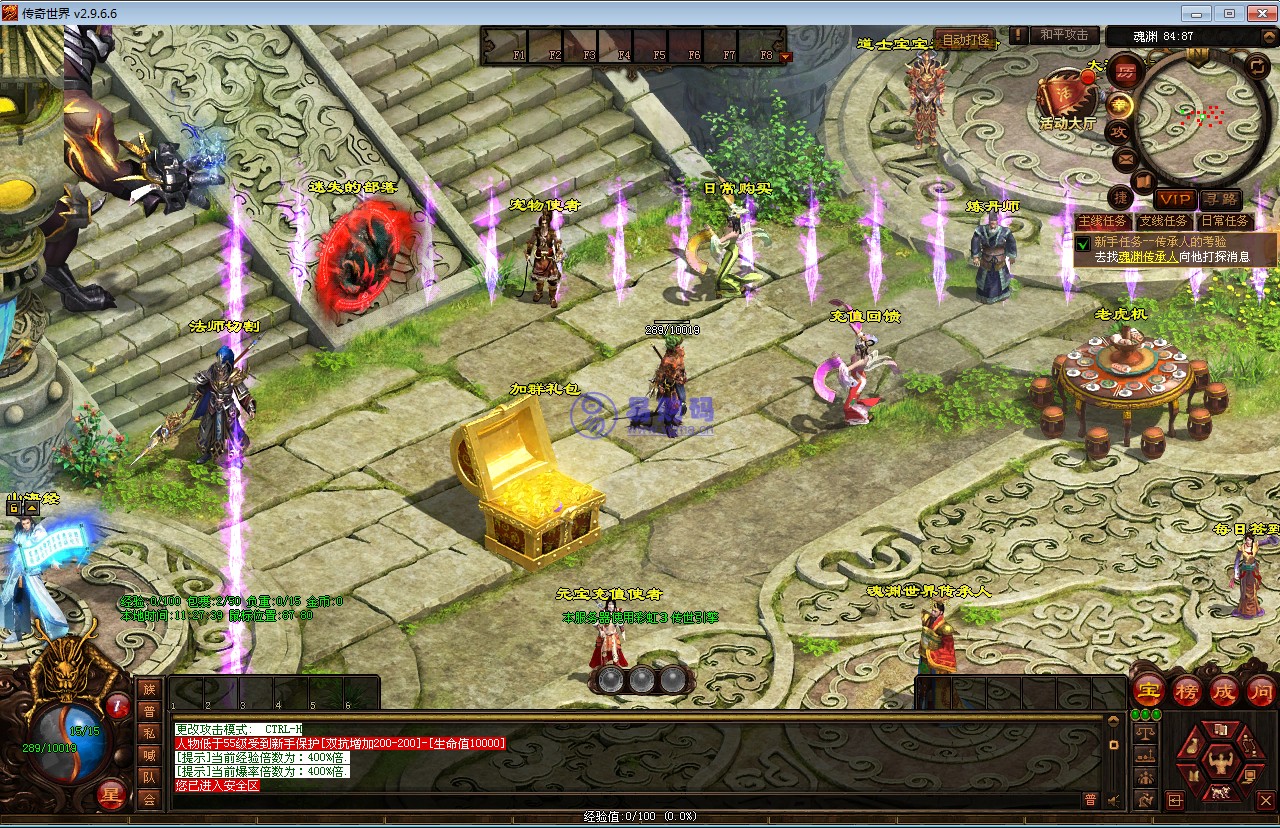
Task: Follow the 魂渊传承人 quest link
Action: pos(1147,257)
